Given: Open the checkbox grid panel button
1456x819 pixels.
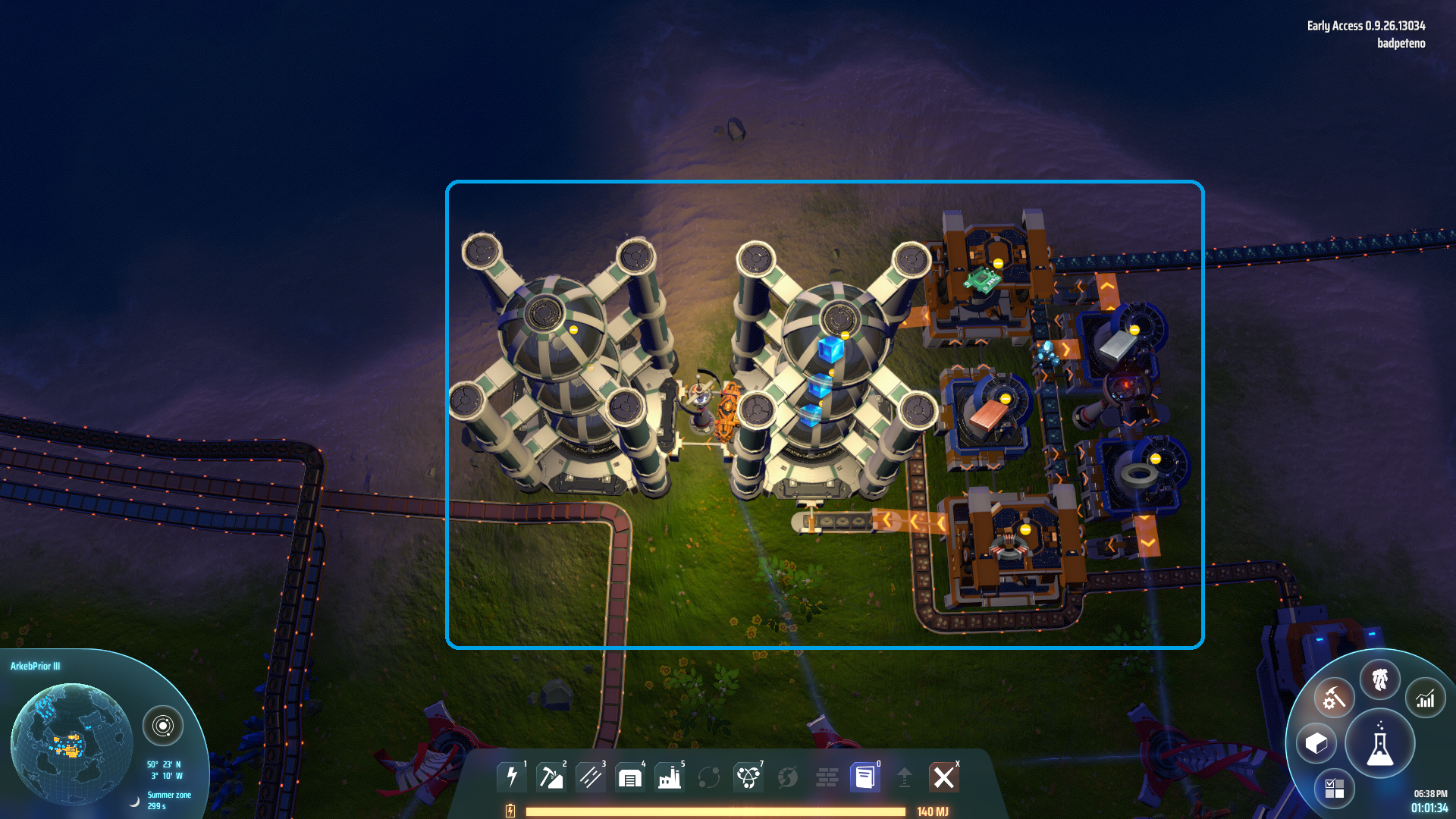Looking at the screenshot, I should (x=1334, y=789).
